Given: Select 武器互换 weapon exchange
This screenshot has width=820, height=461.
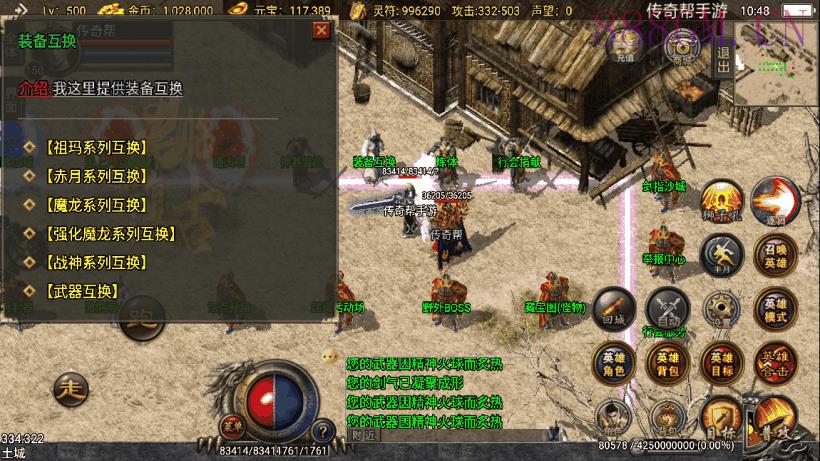Looking at the screenshot, I should pos(82,292).
